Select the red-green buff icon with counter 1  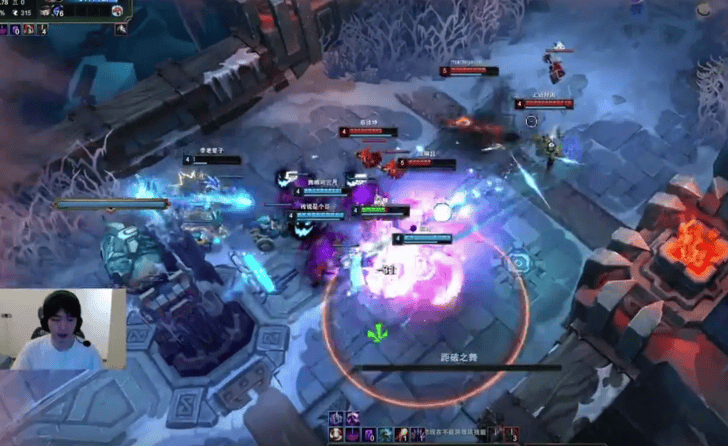pyautogui.click(x=400, y=435)
